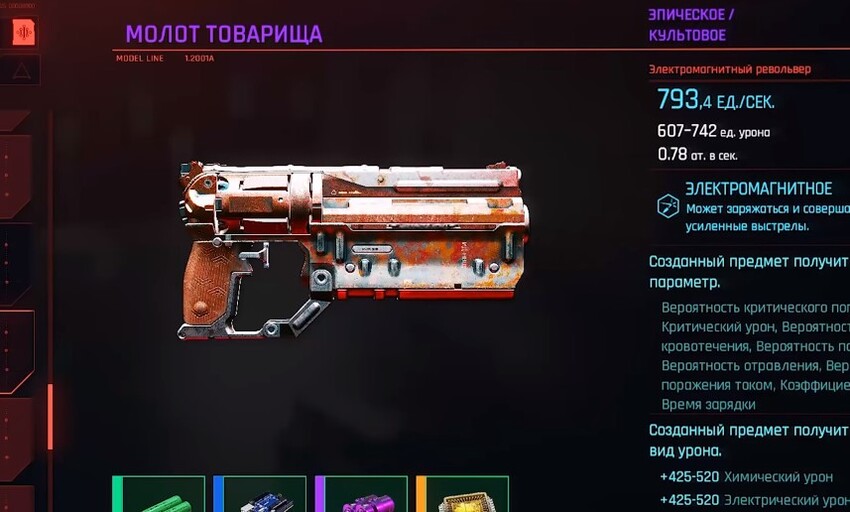Select the orange crafting spec icon

(x=22, y=32)
